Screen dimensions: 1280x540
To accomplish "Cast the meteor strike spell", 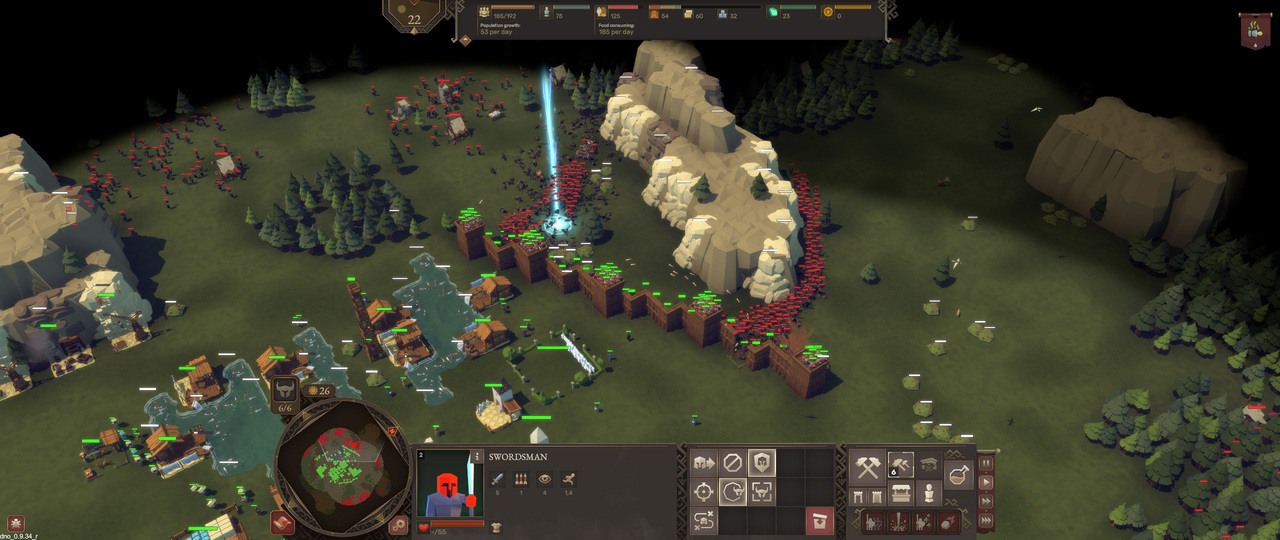I will pos(946,521).
